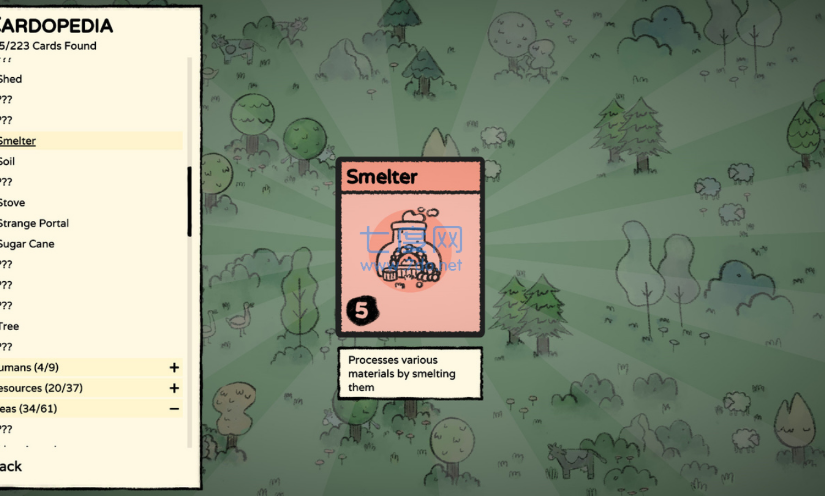The width and height of the screenshot is (825, 496).
Task: Show the Stove card entry
Action: (13, 202)
